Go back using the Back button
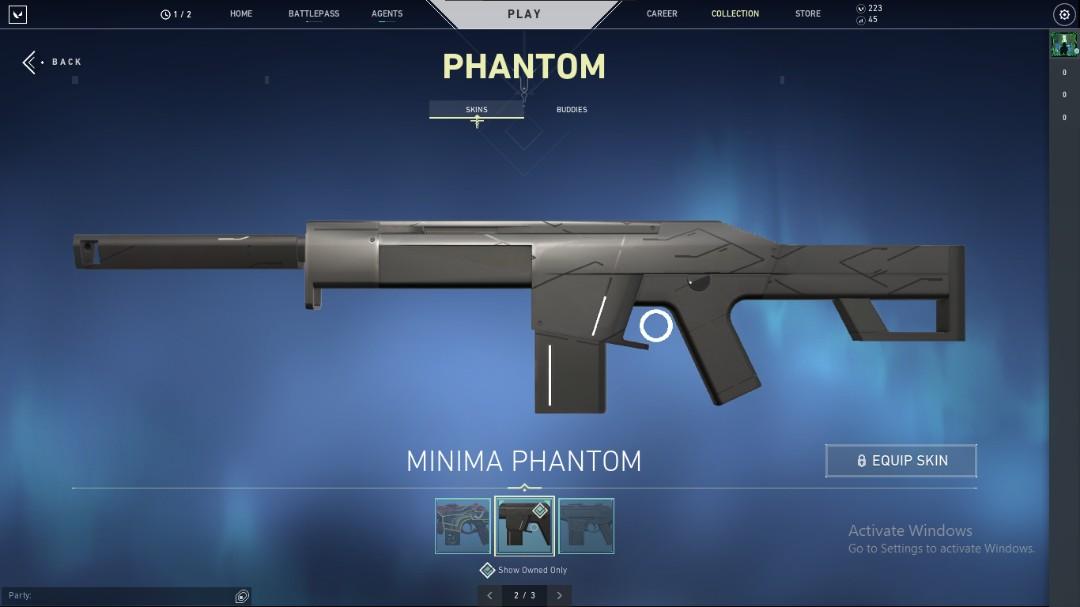1080x607 pixels. pos(53,62)
